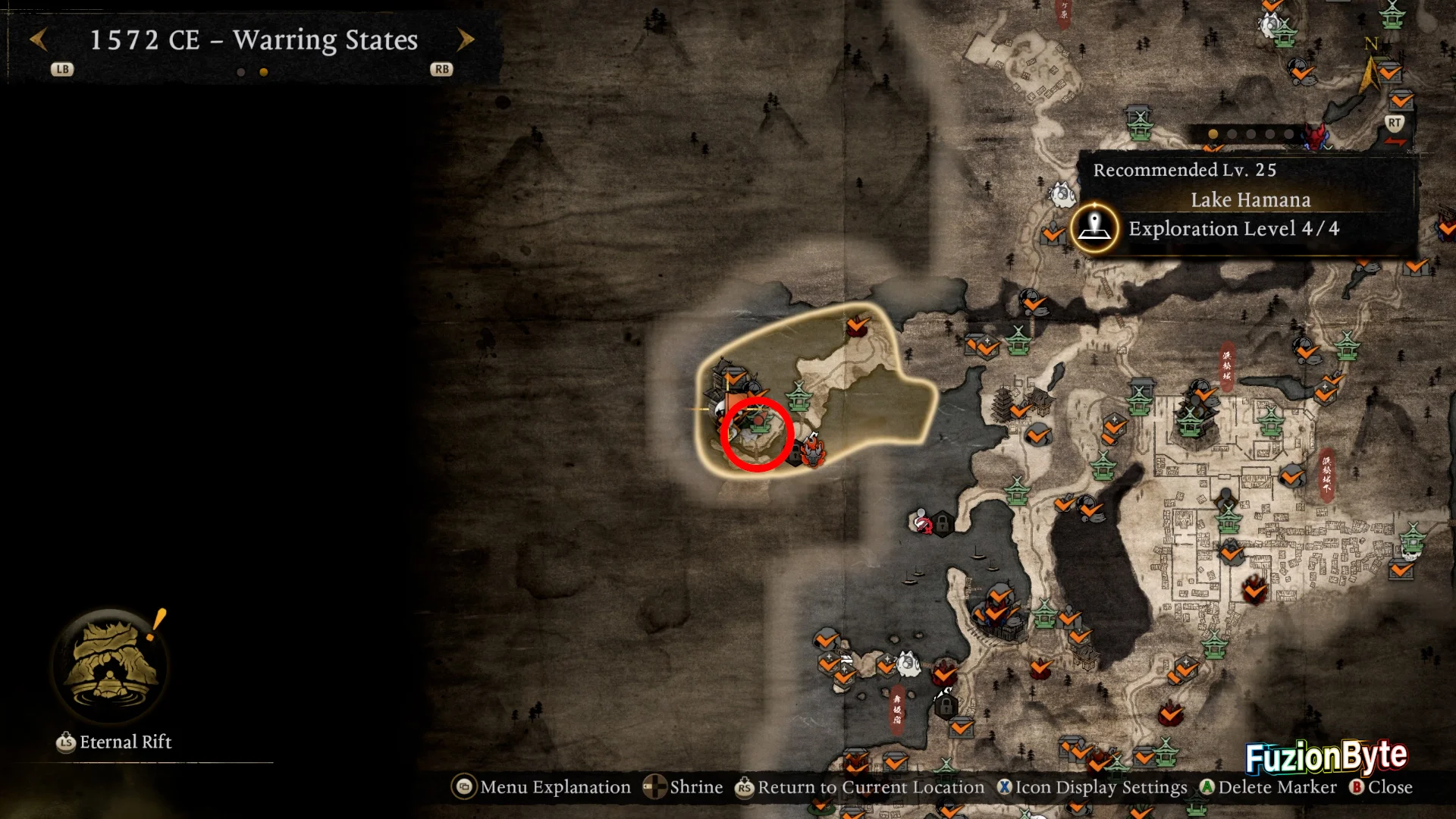This screenshot has width=1456, height=819.
Task: Close the map screen
Action: [x=1380, y=787]
